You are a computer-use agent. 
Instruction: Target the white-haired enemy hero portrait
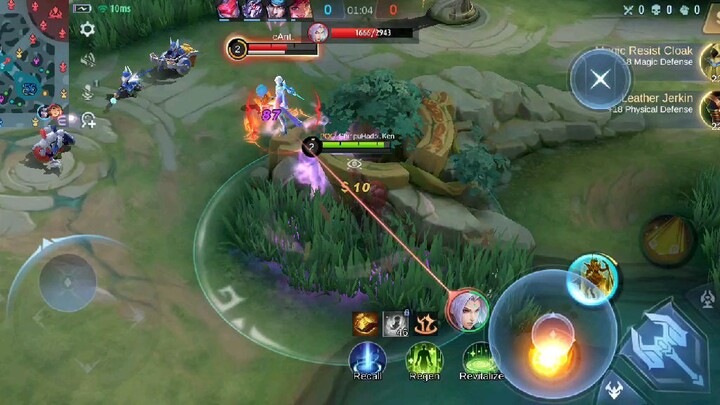click(x=466, y=309)
